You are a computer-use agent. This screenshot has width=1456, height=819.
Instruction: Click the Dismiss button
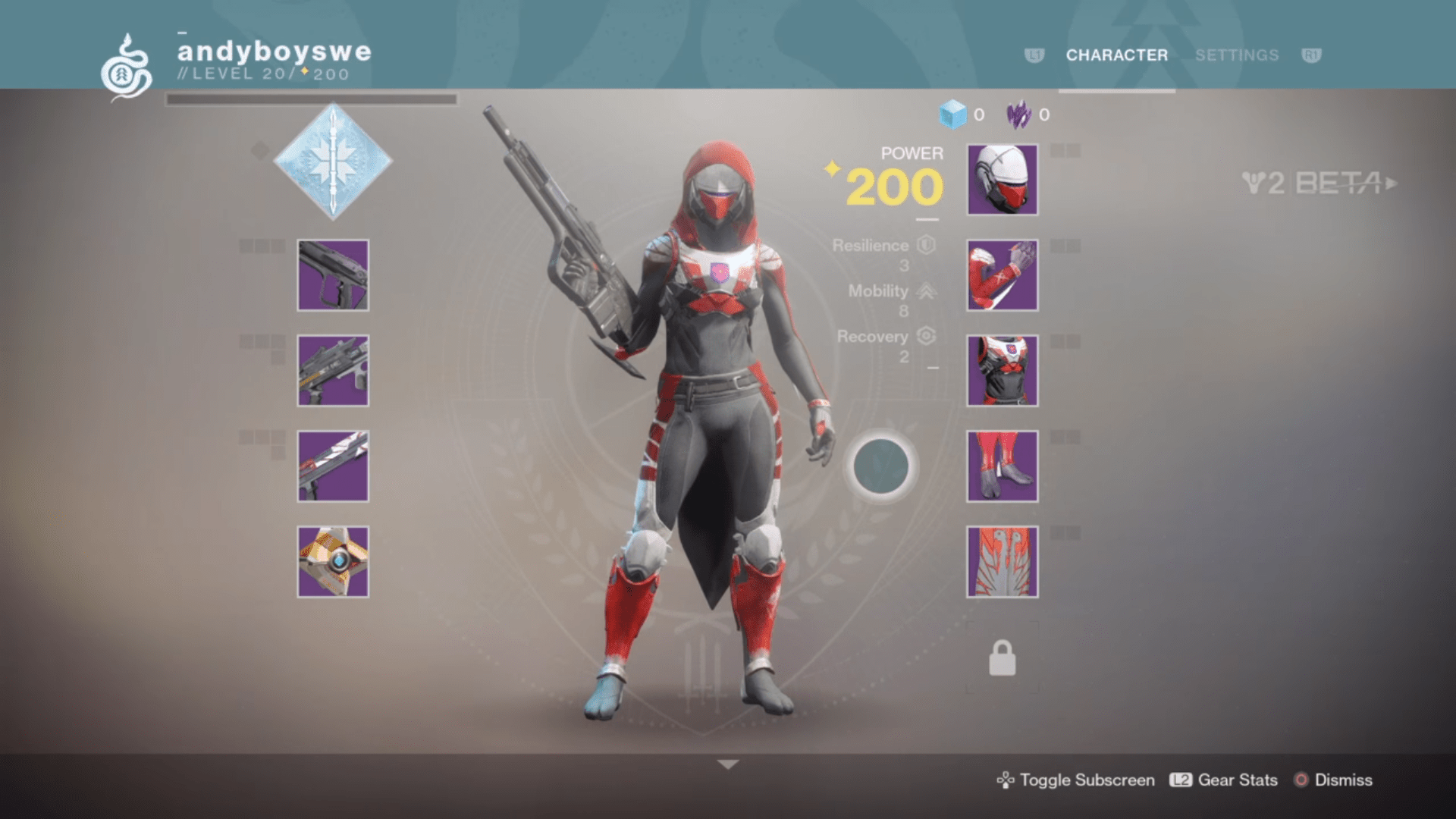point(1343,780)
